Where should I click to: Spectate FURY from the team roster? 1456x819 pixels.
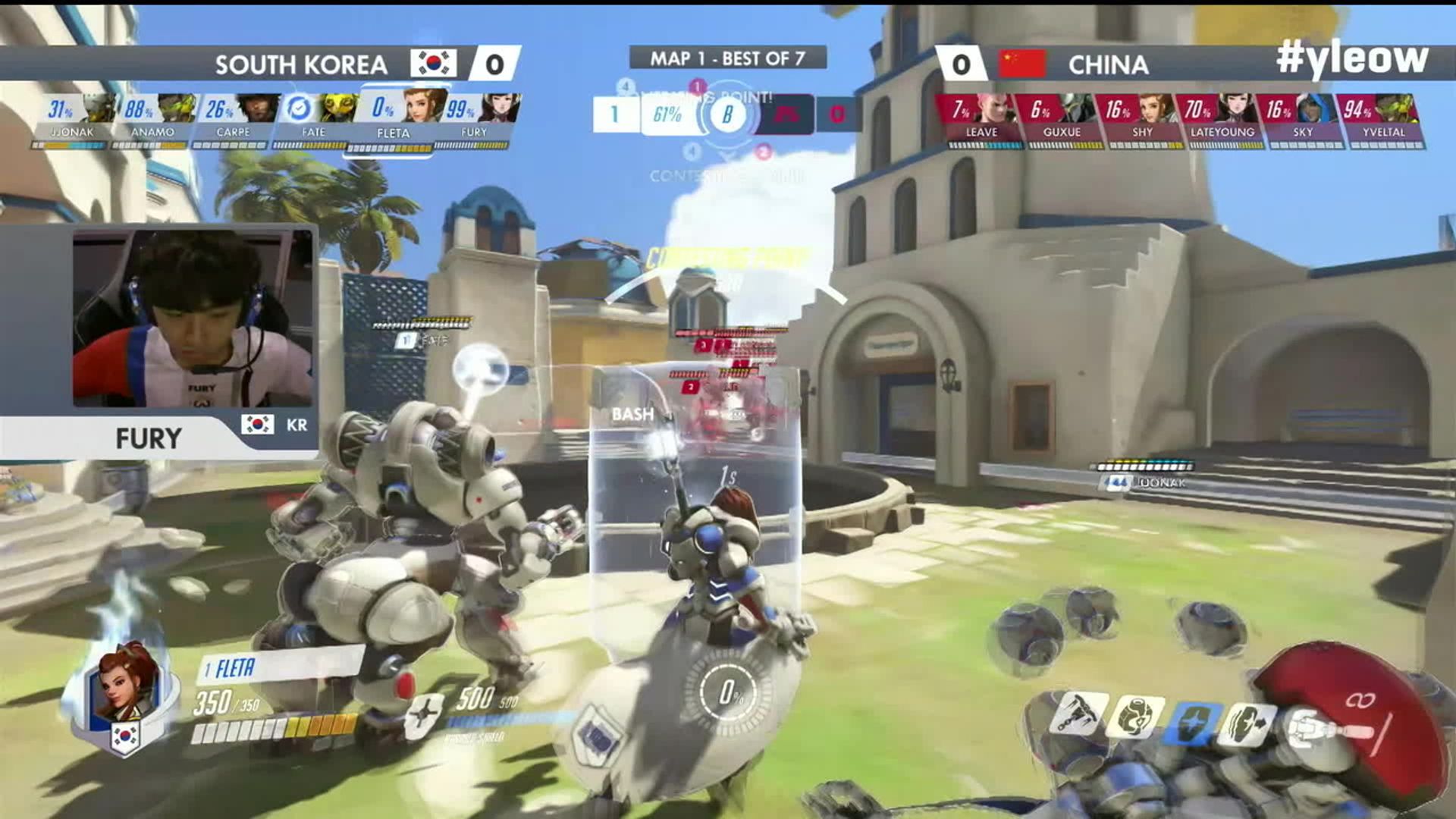[475, 119]
